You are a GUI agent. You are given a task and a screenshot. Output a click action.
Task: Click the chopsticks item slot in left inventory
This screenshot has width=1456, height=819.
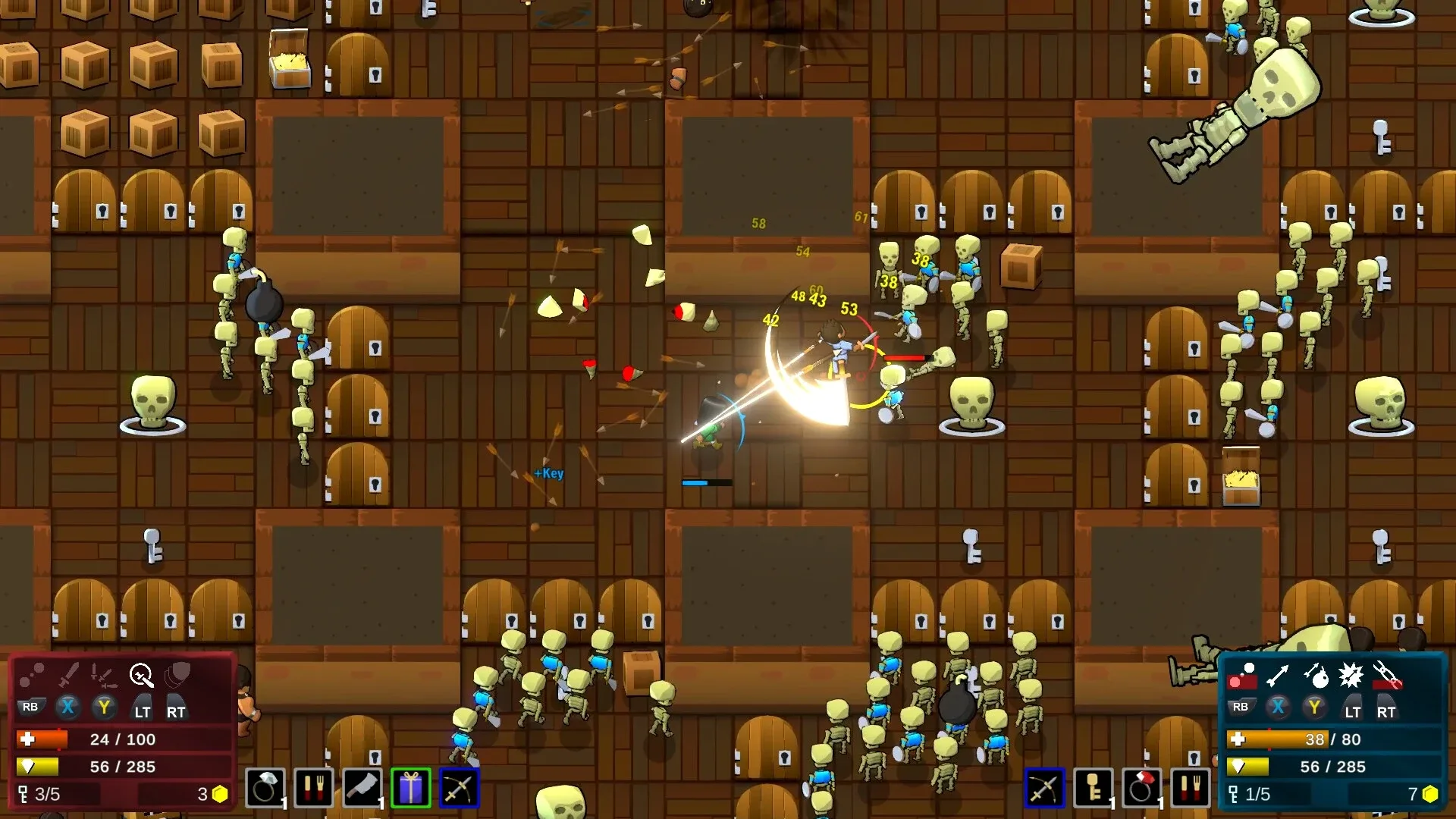pyautogui.click(x=314, y=789)
